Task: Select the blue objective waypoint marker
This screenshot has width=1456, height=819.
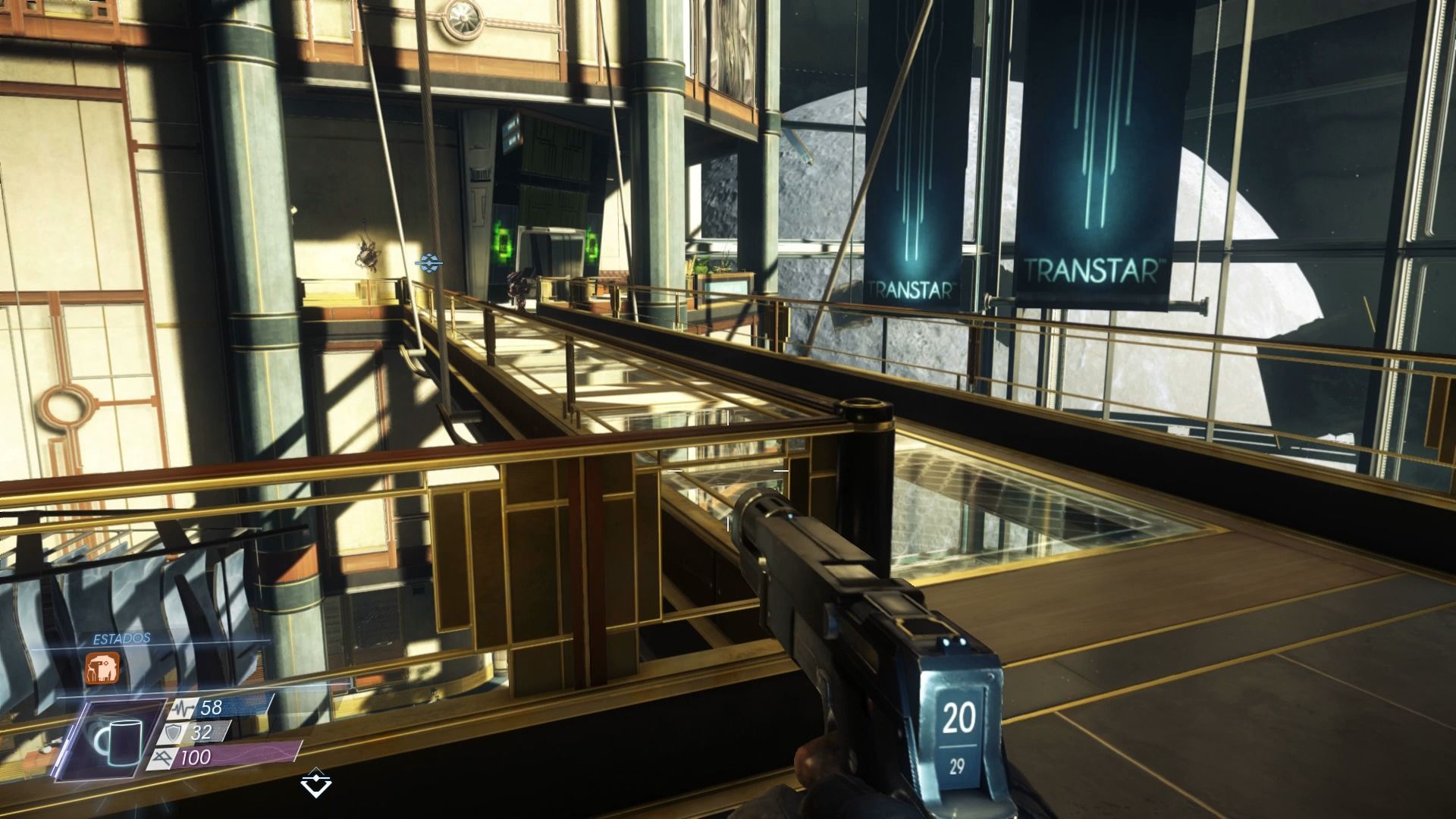Action: (429, 262)
